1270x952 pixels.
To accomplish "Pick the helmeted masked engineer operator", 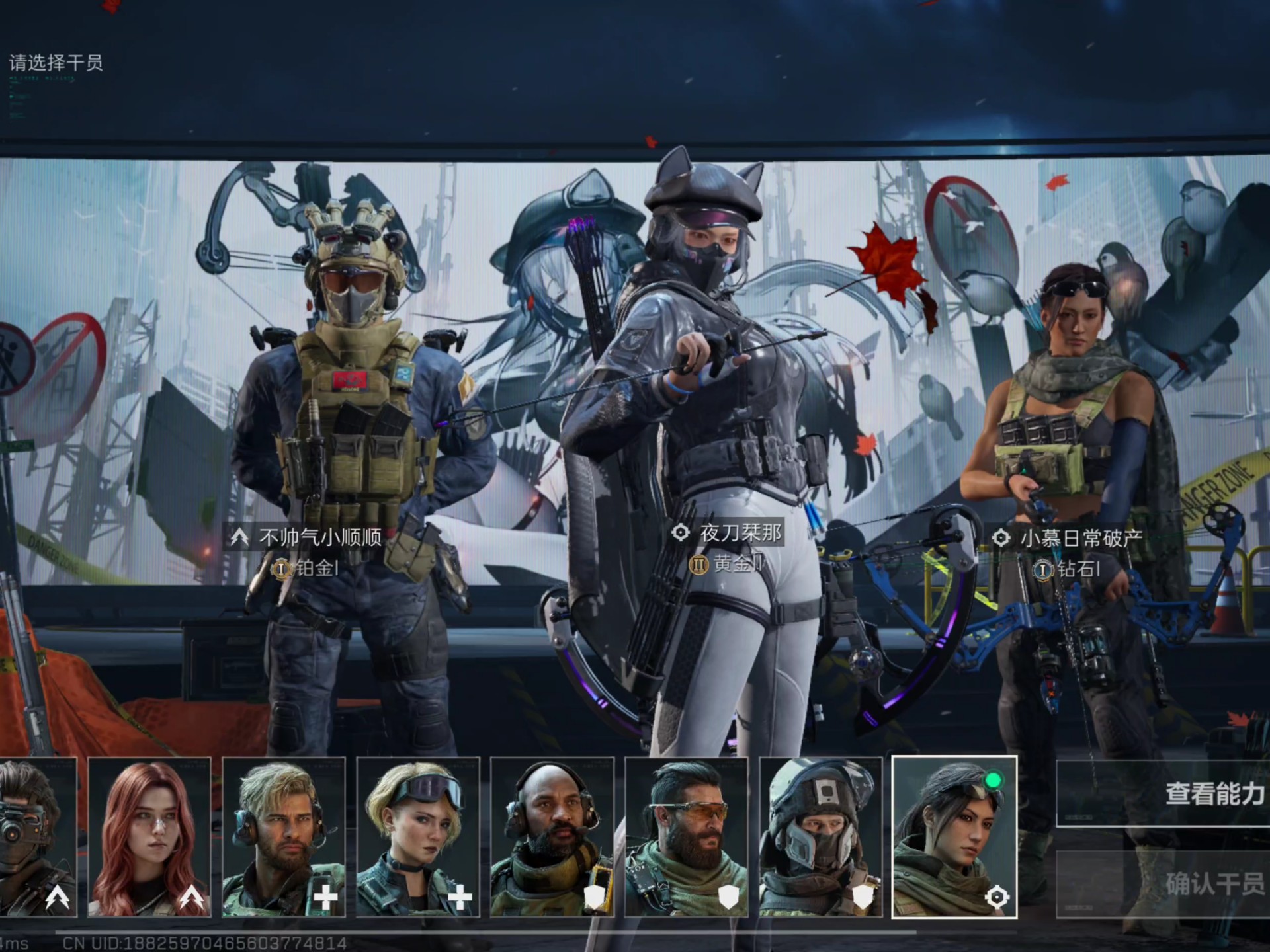I will 821,837.
